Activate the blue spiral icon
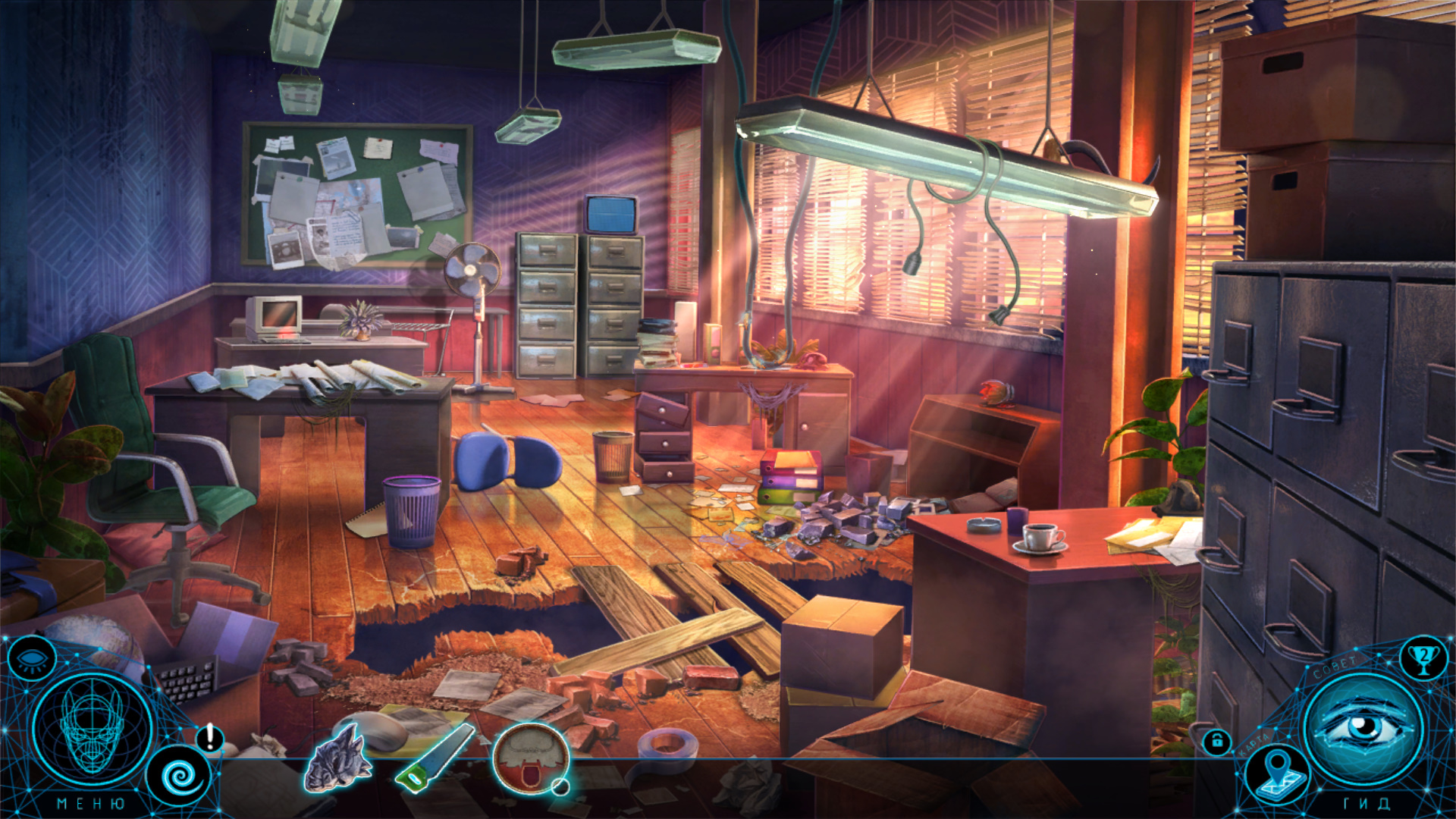The width and height of the screenshot is (1456, 819). point(179,777)
